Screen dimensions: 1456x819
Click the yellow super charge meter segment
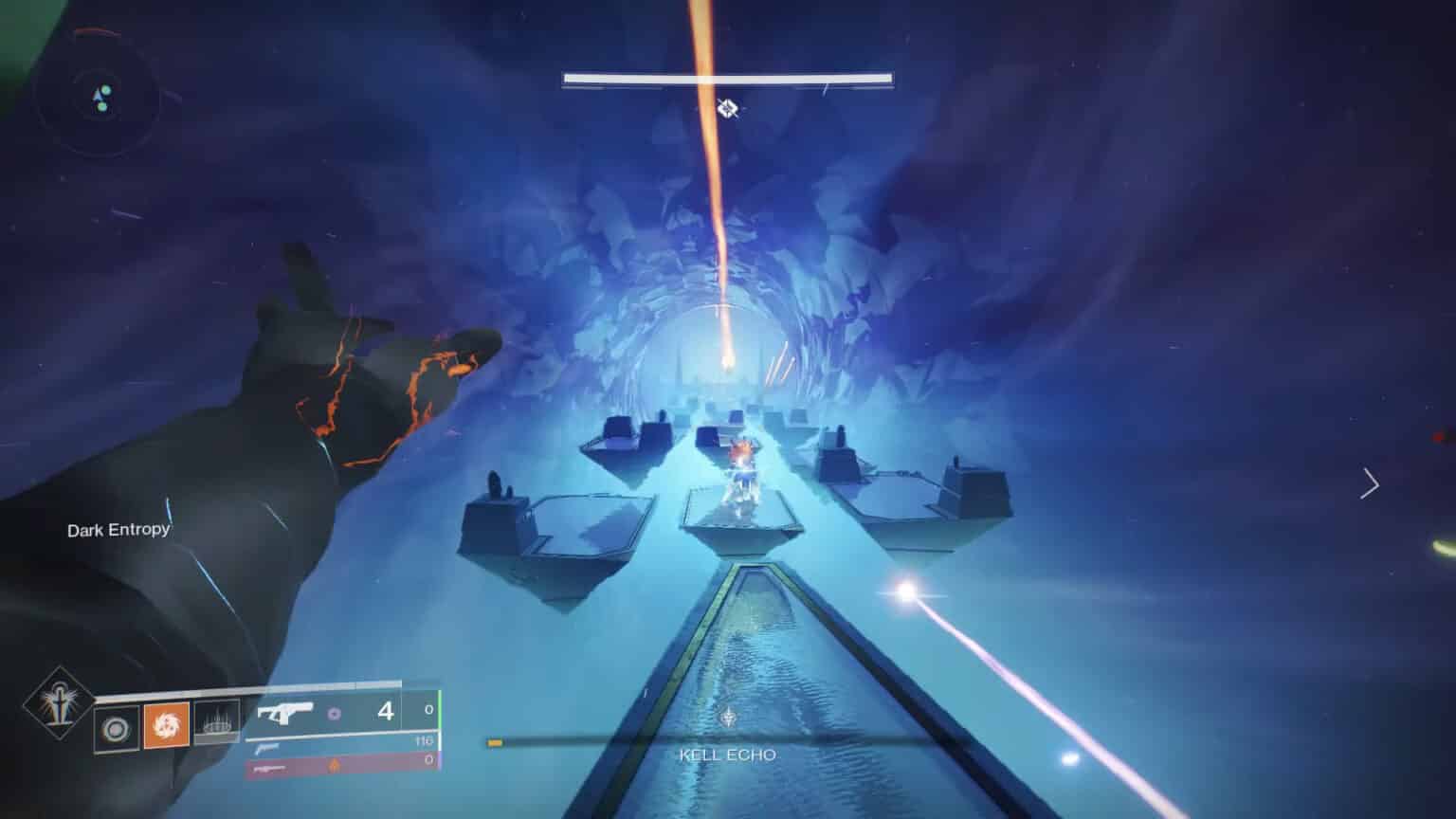pos(494,744)
